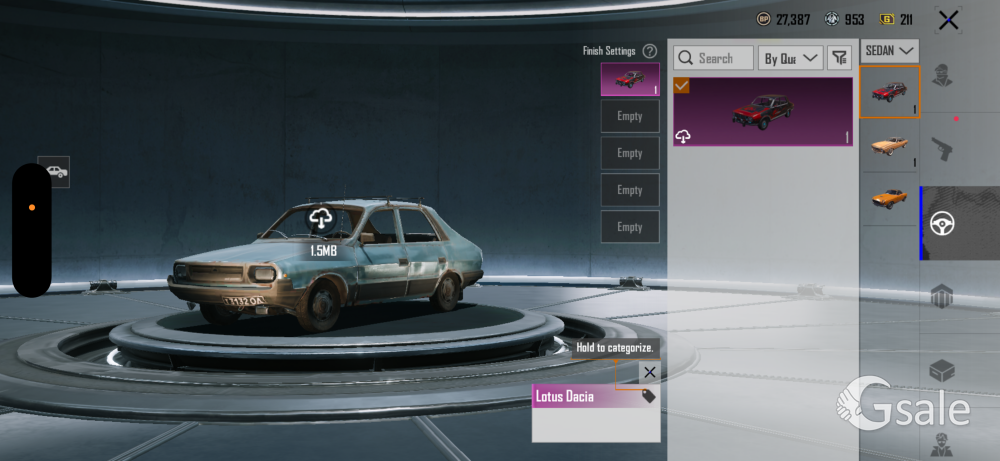Click the skin Search field
1000x461 pixels.
(x=714, y=58)
